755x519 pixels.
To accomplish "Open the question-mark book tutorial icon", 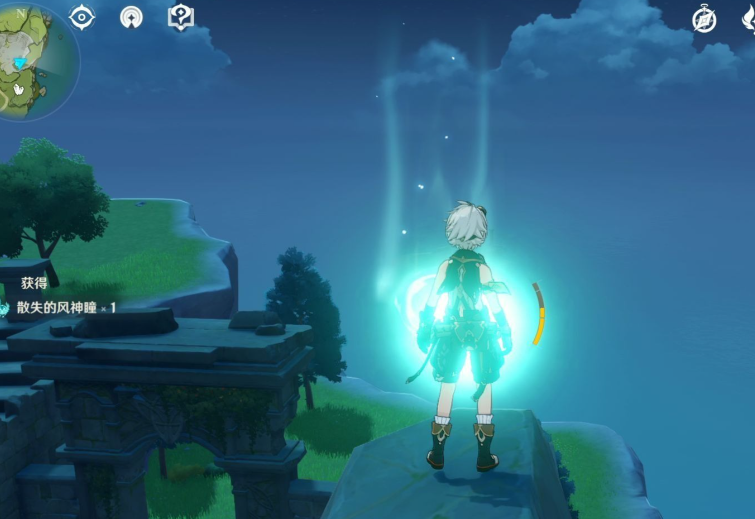I will click(x=180, y=16).
